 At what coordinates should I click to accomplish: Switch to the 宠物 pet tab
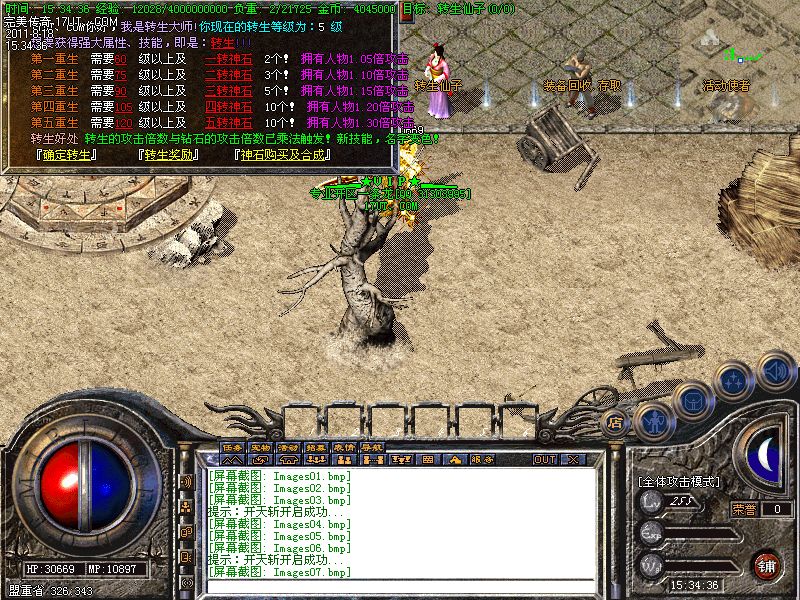(260, 446)
